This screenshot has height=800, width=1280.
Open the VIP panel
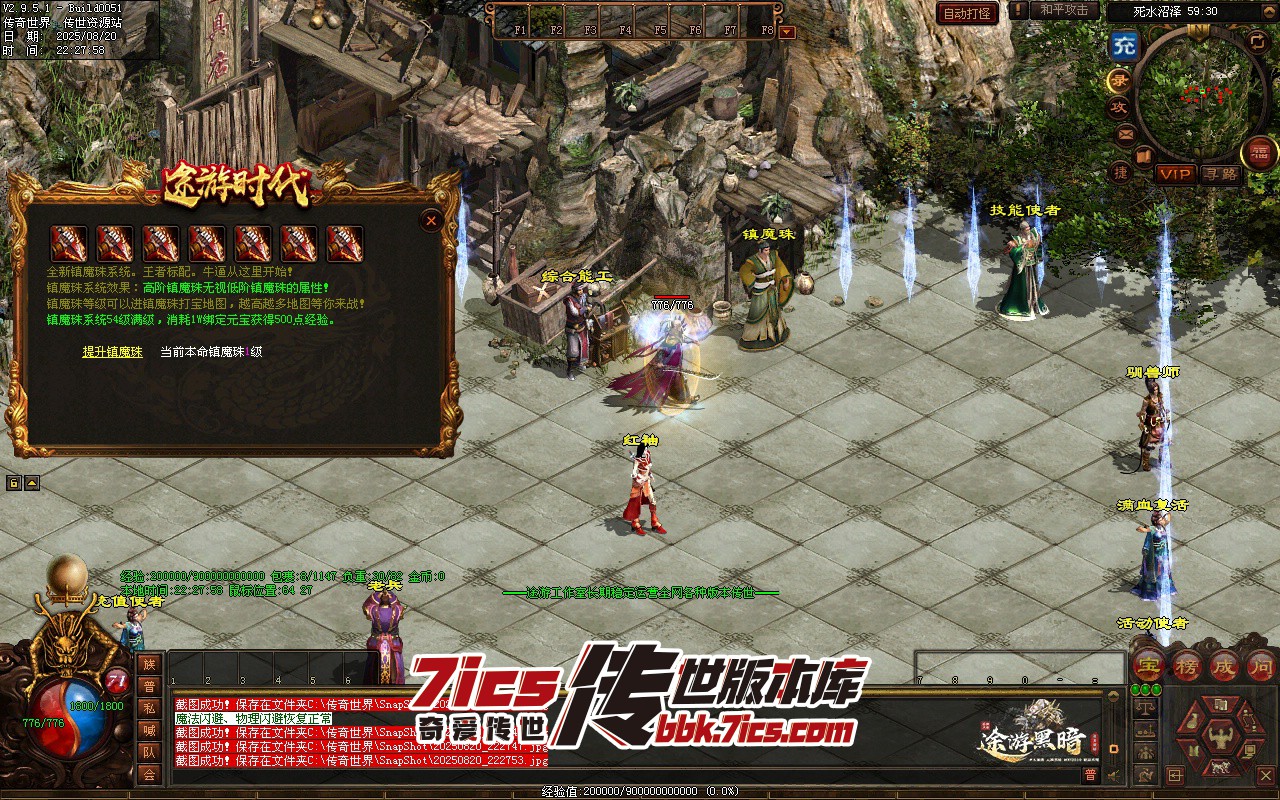(x=1175, y=174)
